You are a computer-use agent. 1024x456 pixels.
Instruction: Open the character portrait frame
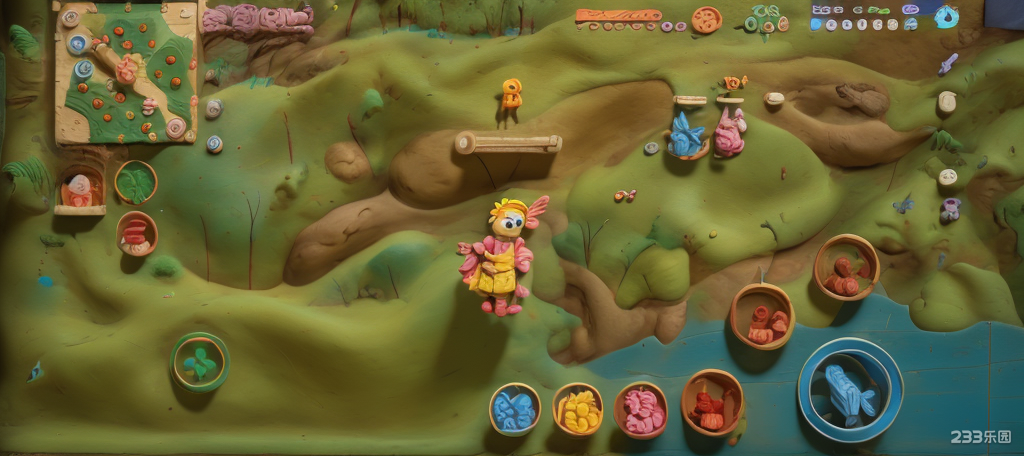[x=80, y=188]
